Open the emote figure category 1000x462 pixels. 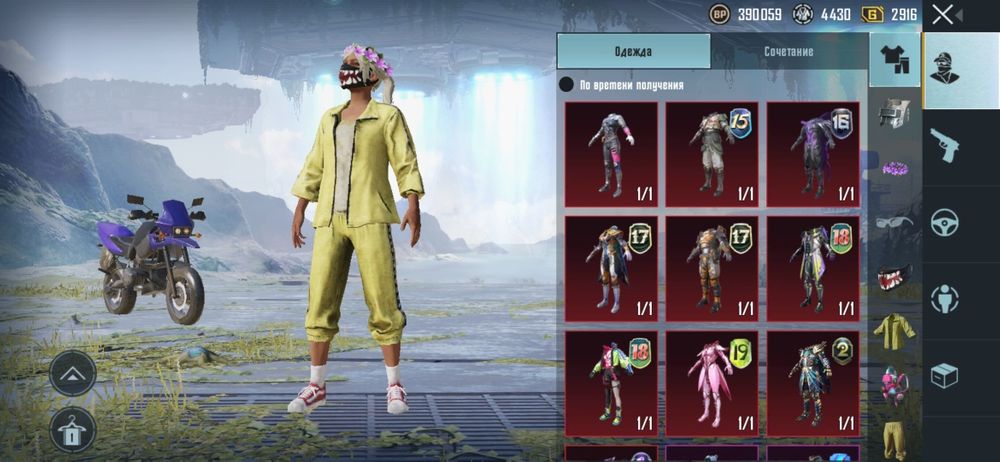(945, 298)
